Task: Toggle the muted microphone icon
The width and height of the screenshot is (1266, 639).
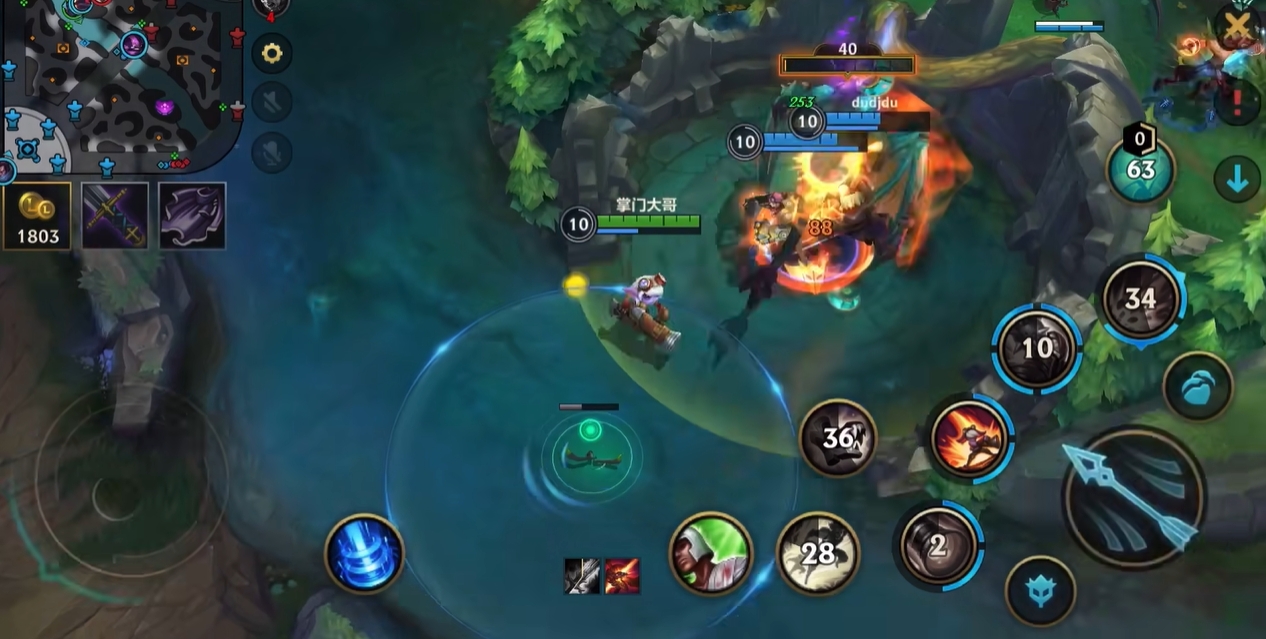Action: pos(271,152)
